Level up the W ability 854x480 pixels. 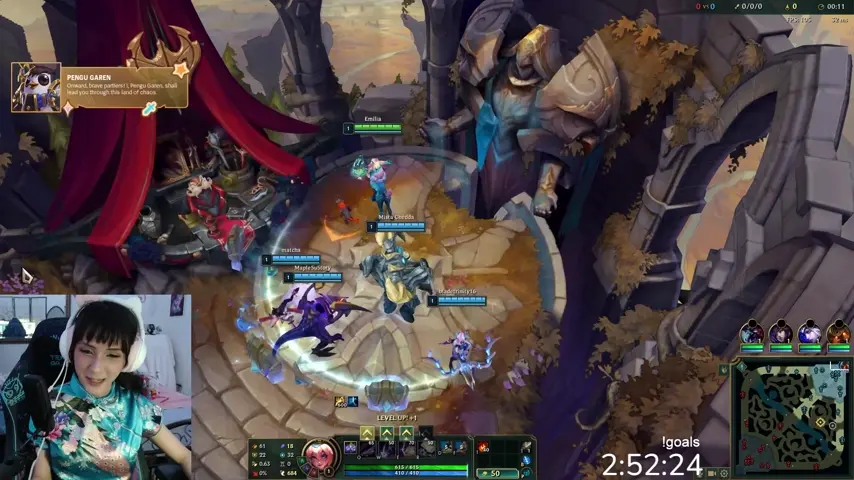[x=386, y=433]
